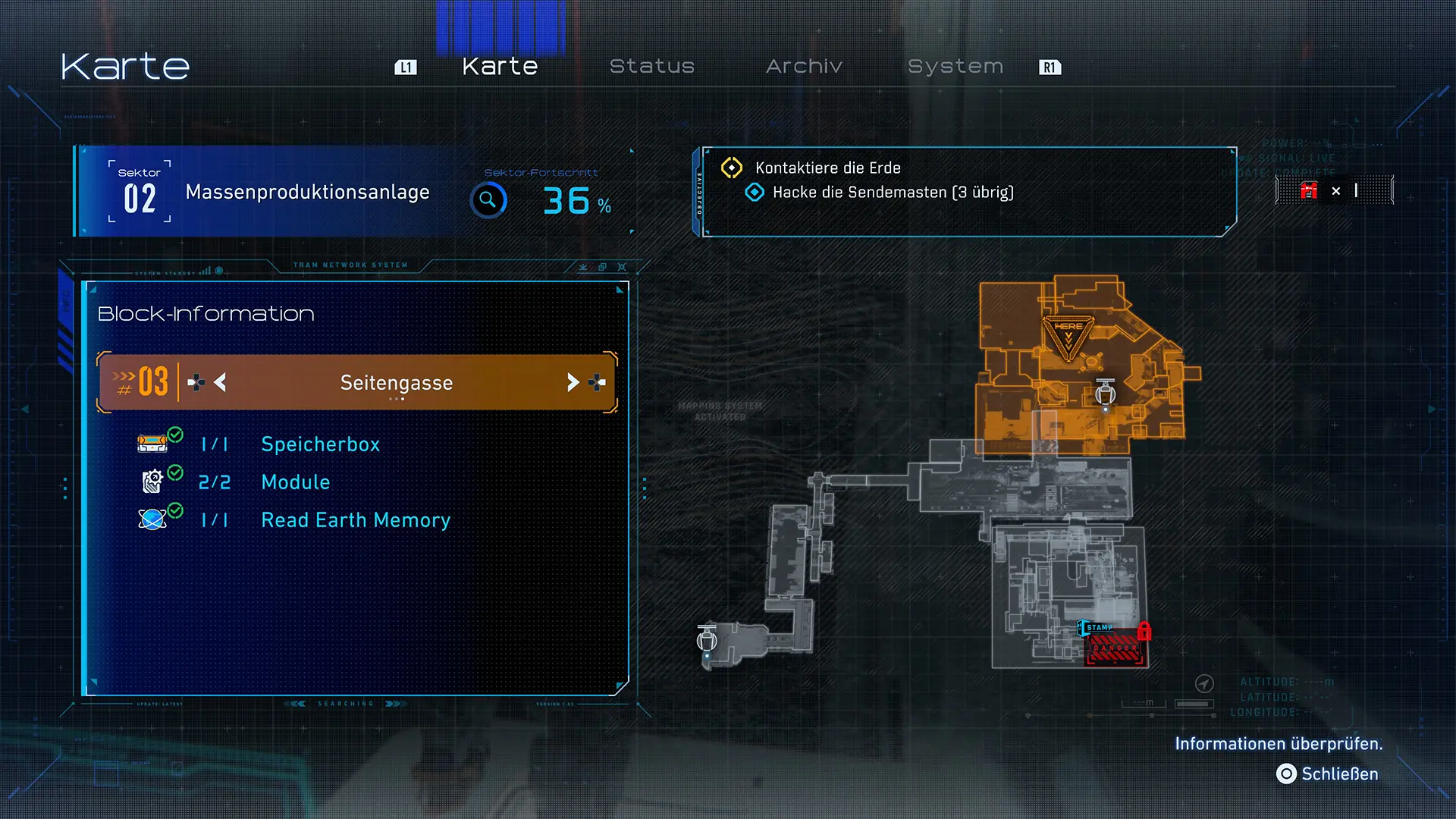Select the Karte tab
1456x819 pixels.
point(500,67)
